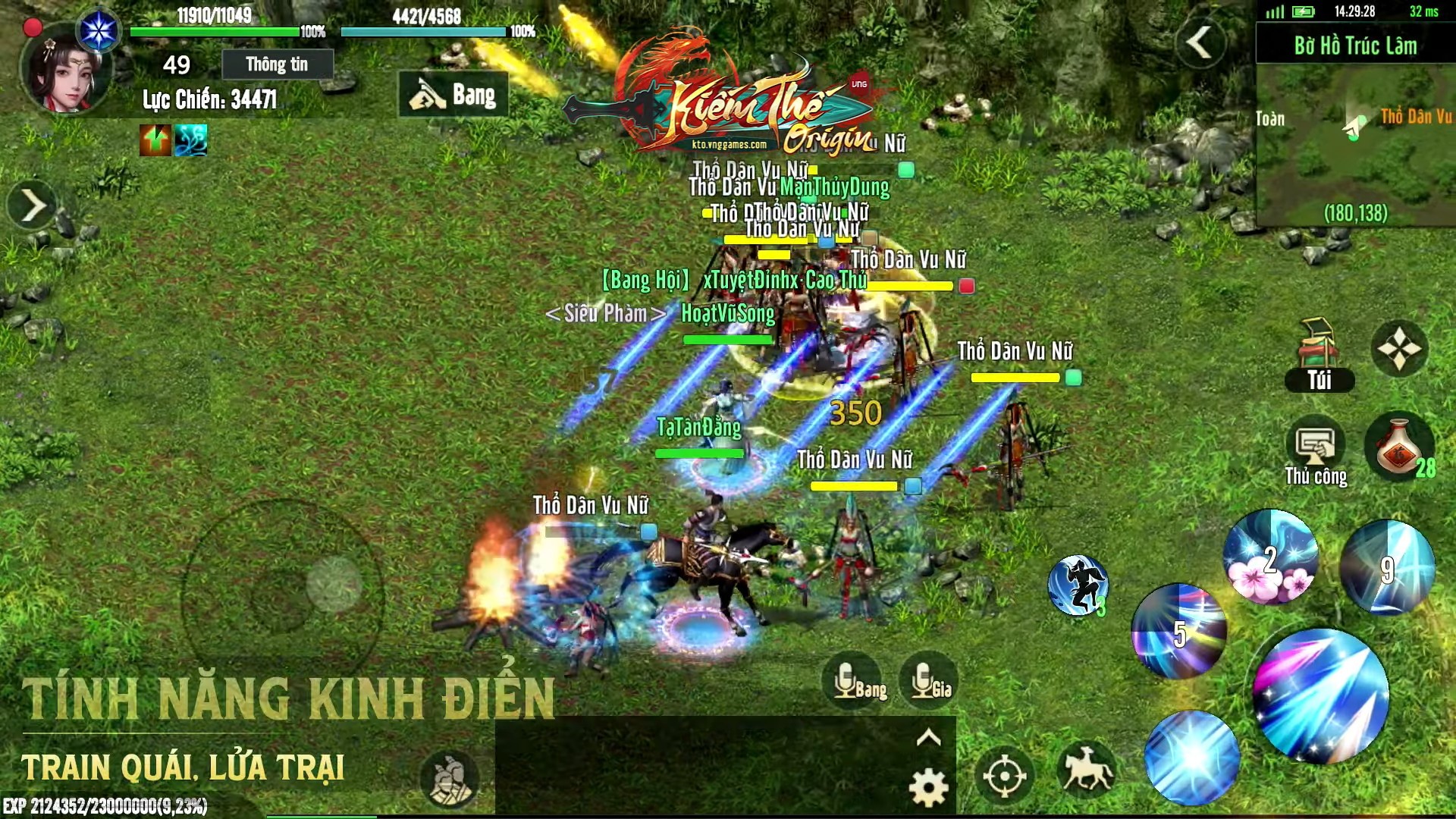Viewport: 1456px width, 819px height.
Task: Toggle the horse mount button
Action: 1087,771
